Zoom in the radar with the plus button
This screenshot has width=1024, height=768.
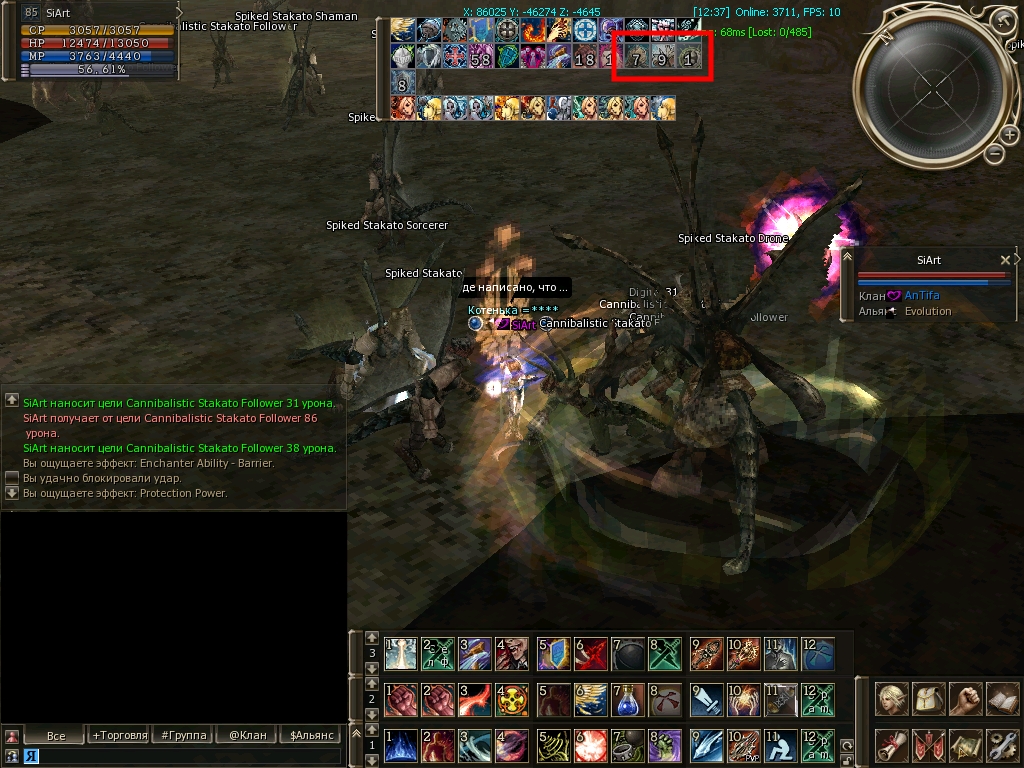coord(1011,134)
